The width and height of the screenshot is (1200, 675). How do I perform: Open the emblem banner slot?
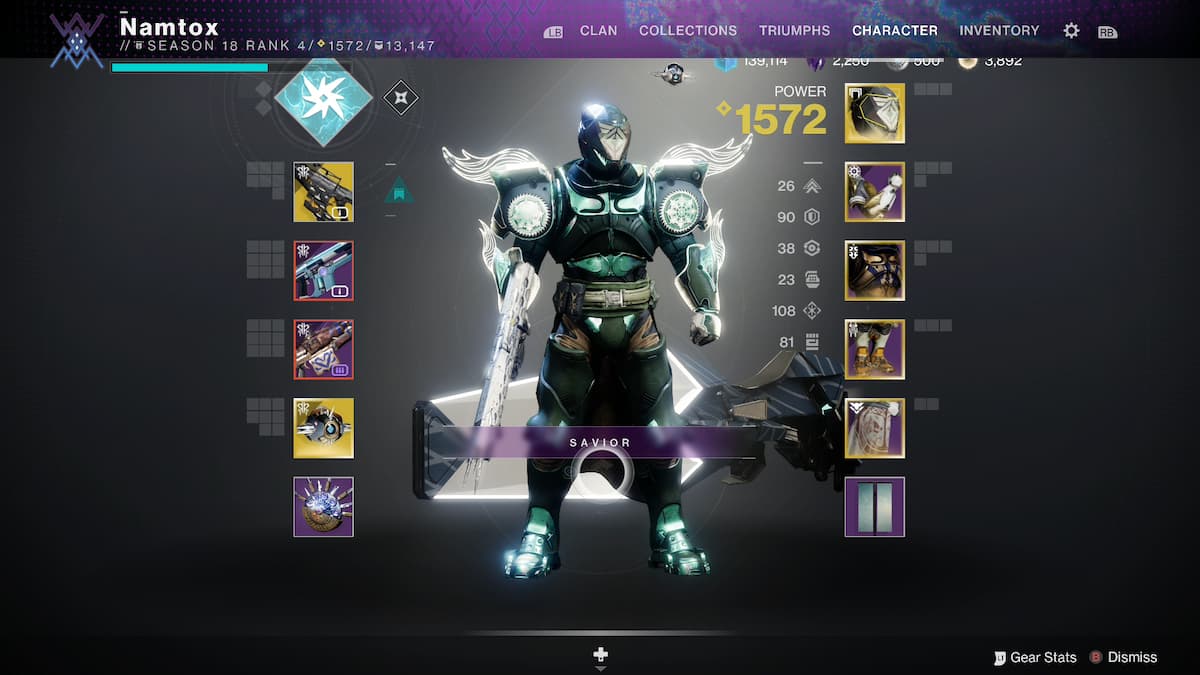click(x=875, y=506)
